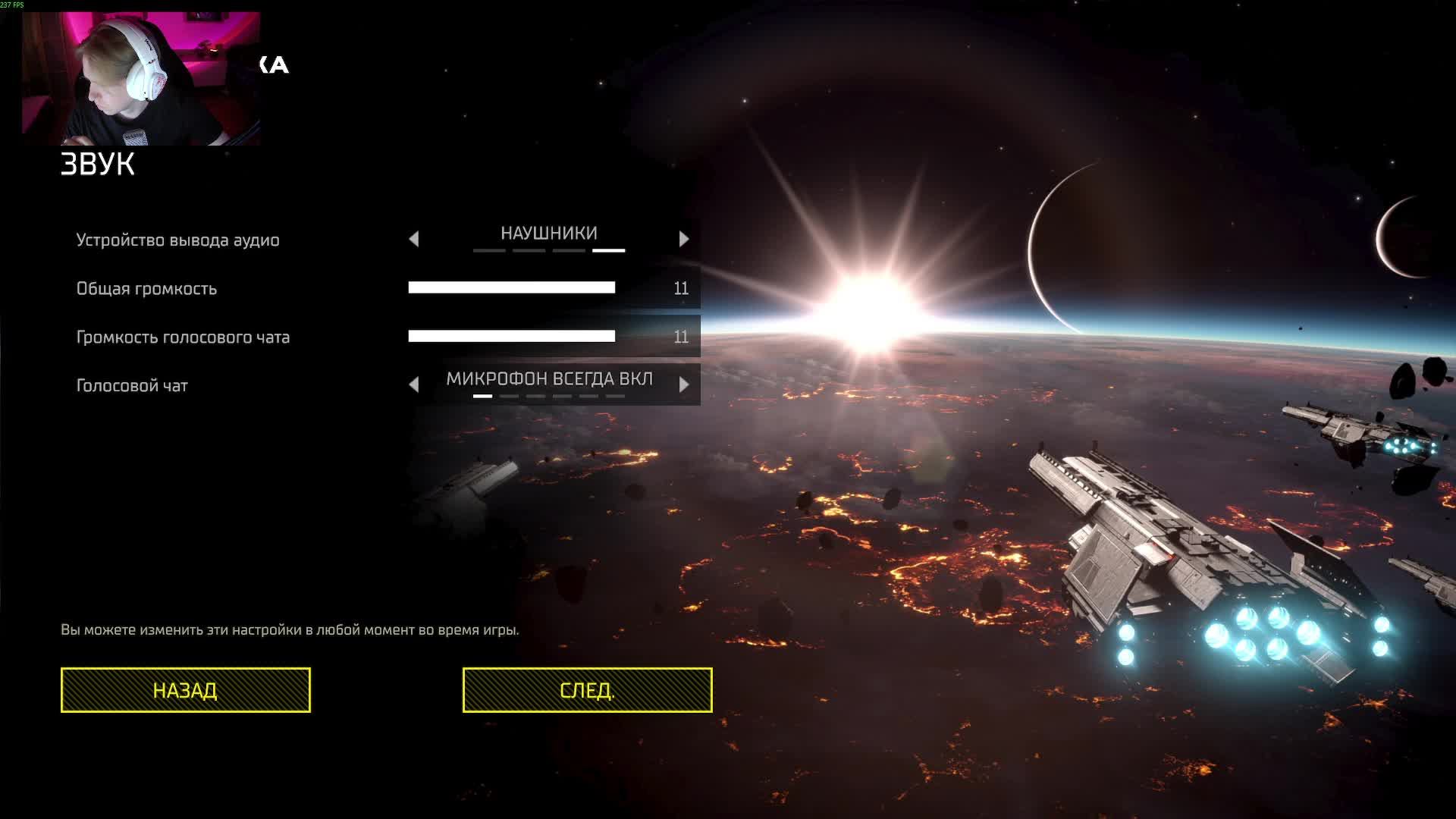Select the Устройство вывода аудио row
The height and width of the screenshot is (819, 1456).
click(x=178, y=240)
